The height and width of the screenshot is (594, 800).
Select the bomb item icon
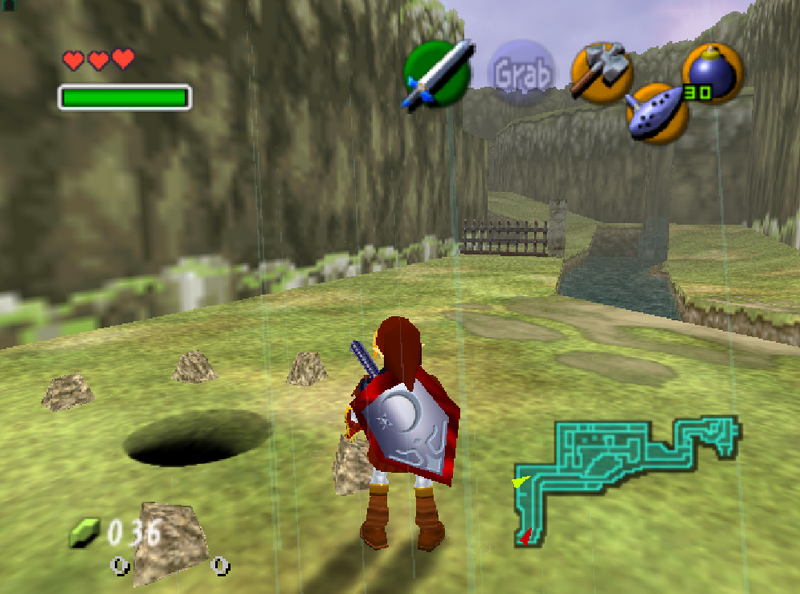712,72
